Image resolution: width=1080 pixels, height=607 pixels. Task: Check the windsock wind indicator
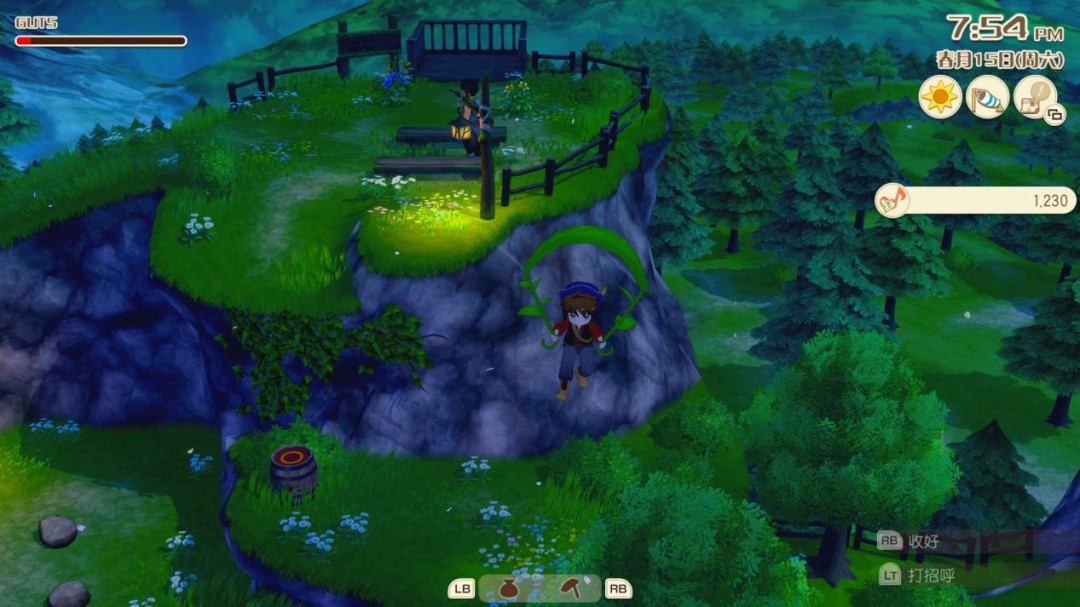pos(988,97)
